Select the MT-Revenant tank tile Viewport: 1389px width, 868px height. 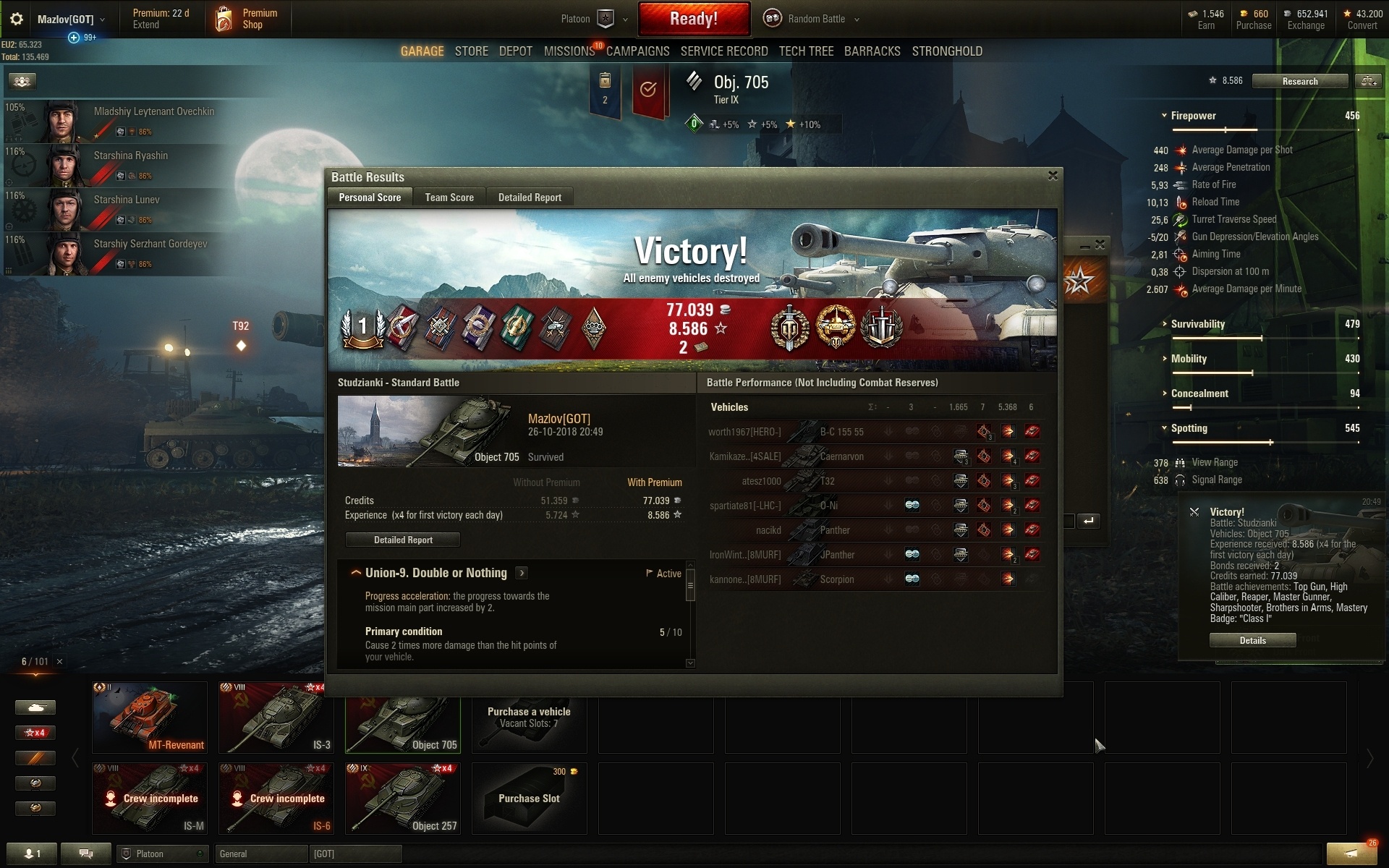click(x=150, y=718)
